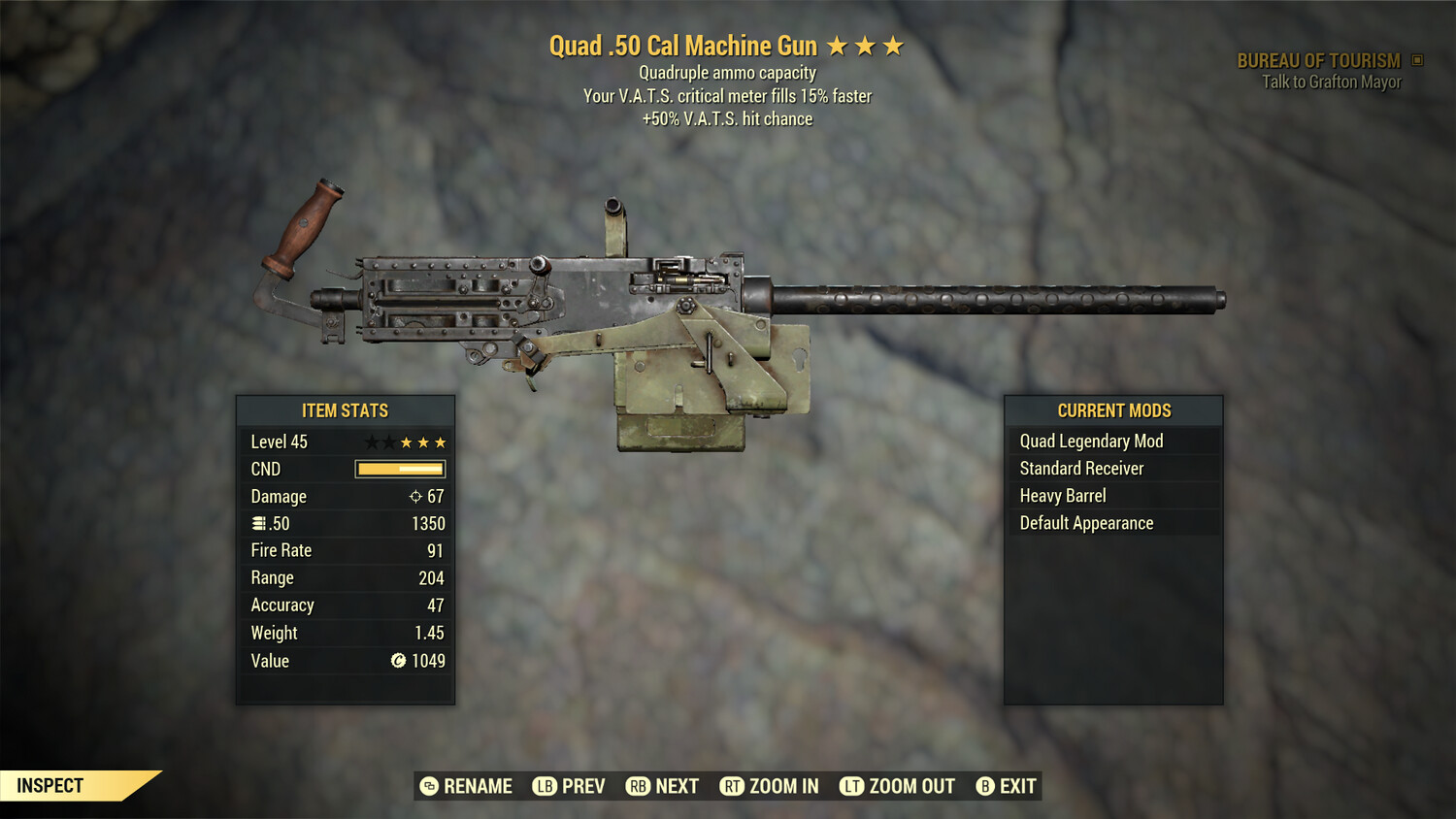Open the CURRENT MODS panel header
The width and height of the screenshot is (1456, 819).
coord(1112,409)
